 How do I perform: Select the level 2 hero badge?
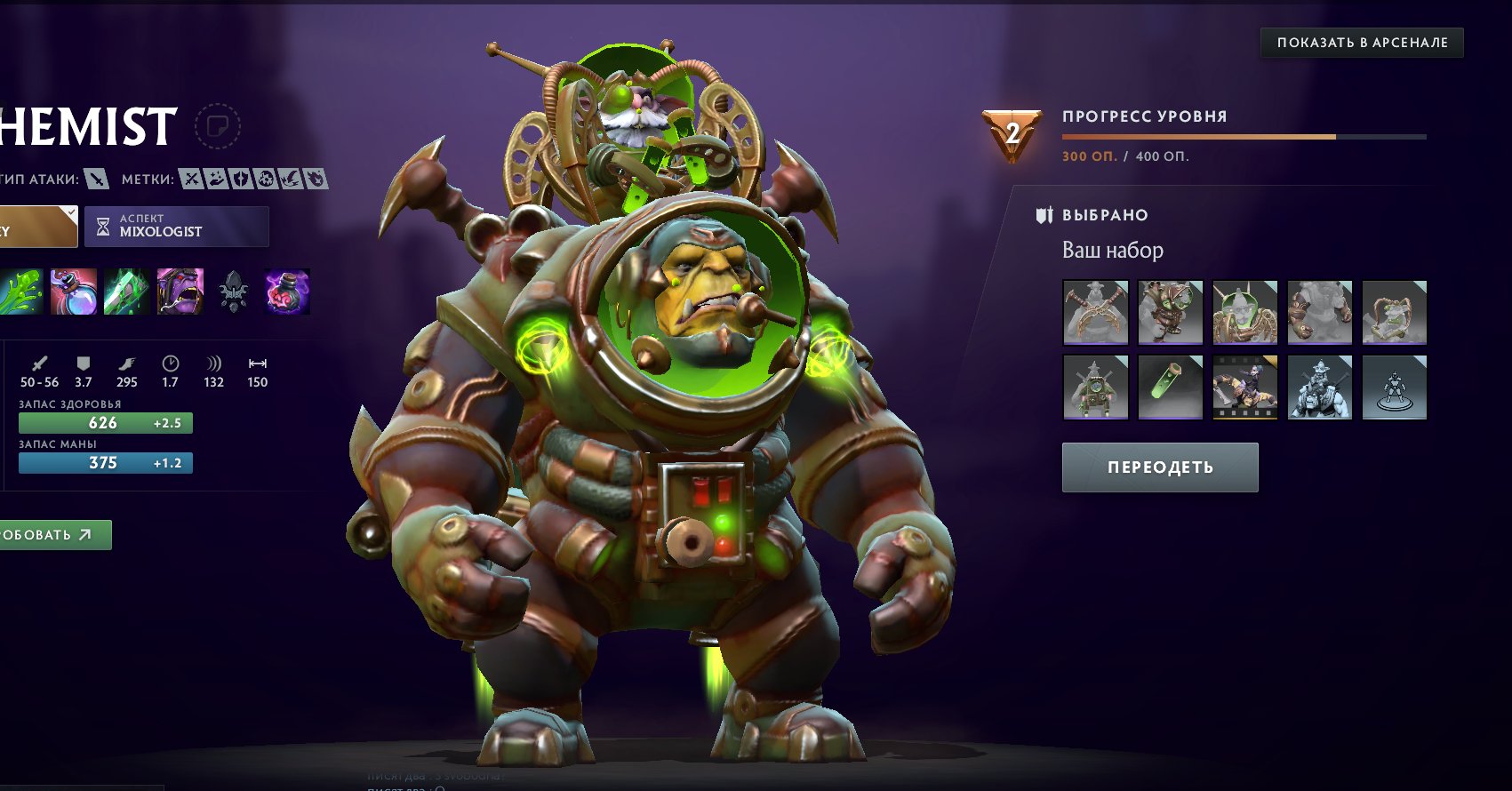coord(1012,135)
